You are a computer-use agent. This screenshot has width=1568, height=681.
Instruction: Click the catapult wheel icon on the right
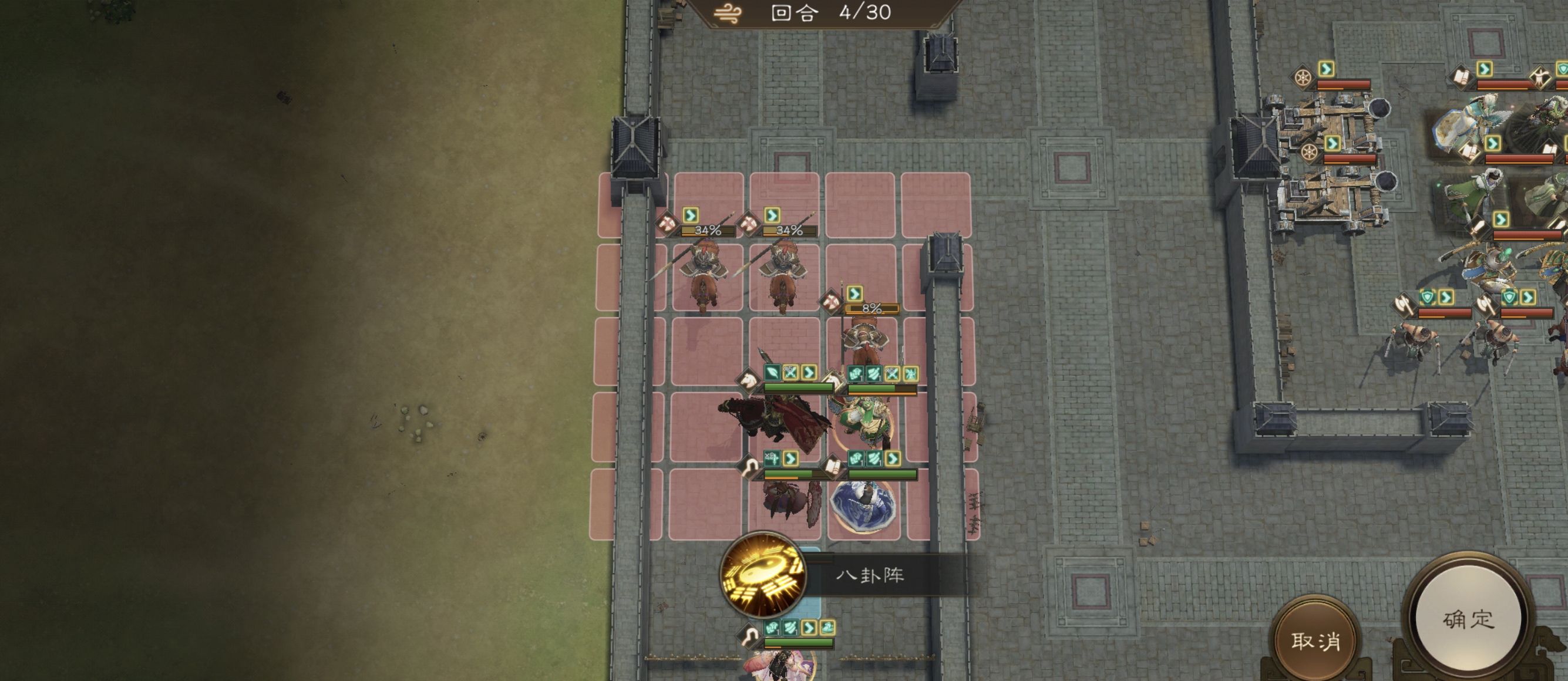click(x=1302, y=77)
